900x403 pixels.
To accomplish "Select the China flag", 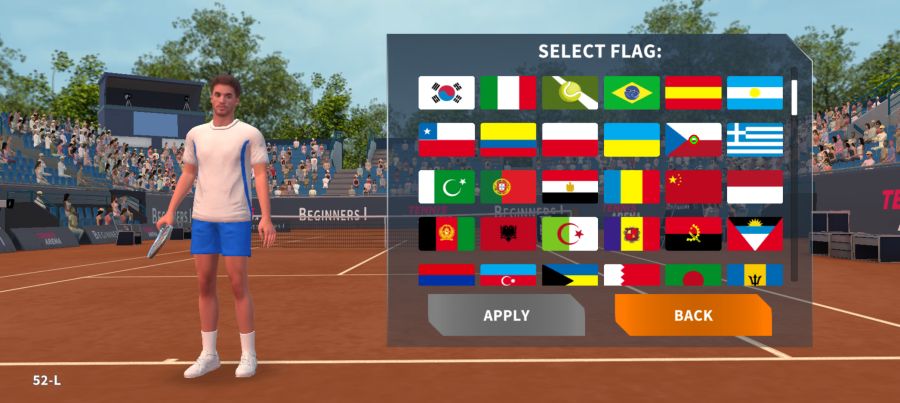I will [x=693, y=187].
